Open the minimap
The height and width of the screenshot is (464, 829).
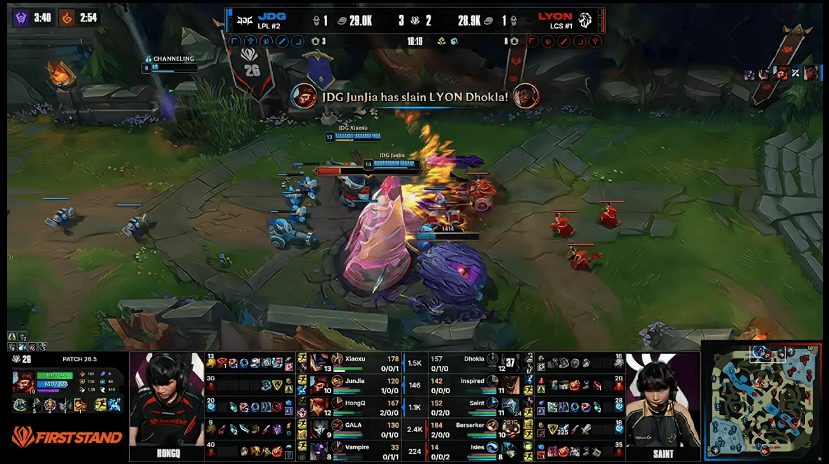coord(764,399)
